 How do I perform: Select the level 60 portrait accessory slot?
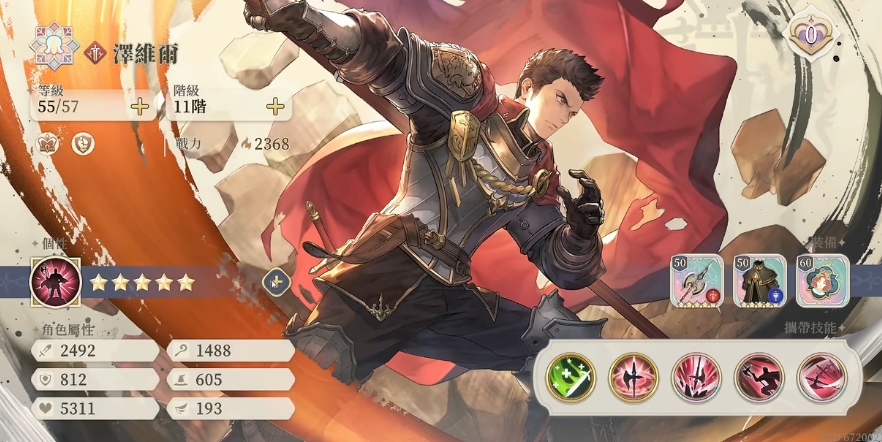tap(822, 280)
